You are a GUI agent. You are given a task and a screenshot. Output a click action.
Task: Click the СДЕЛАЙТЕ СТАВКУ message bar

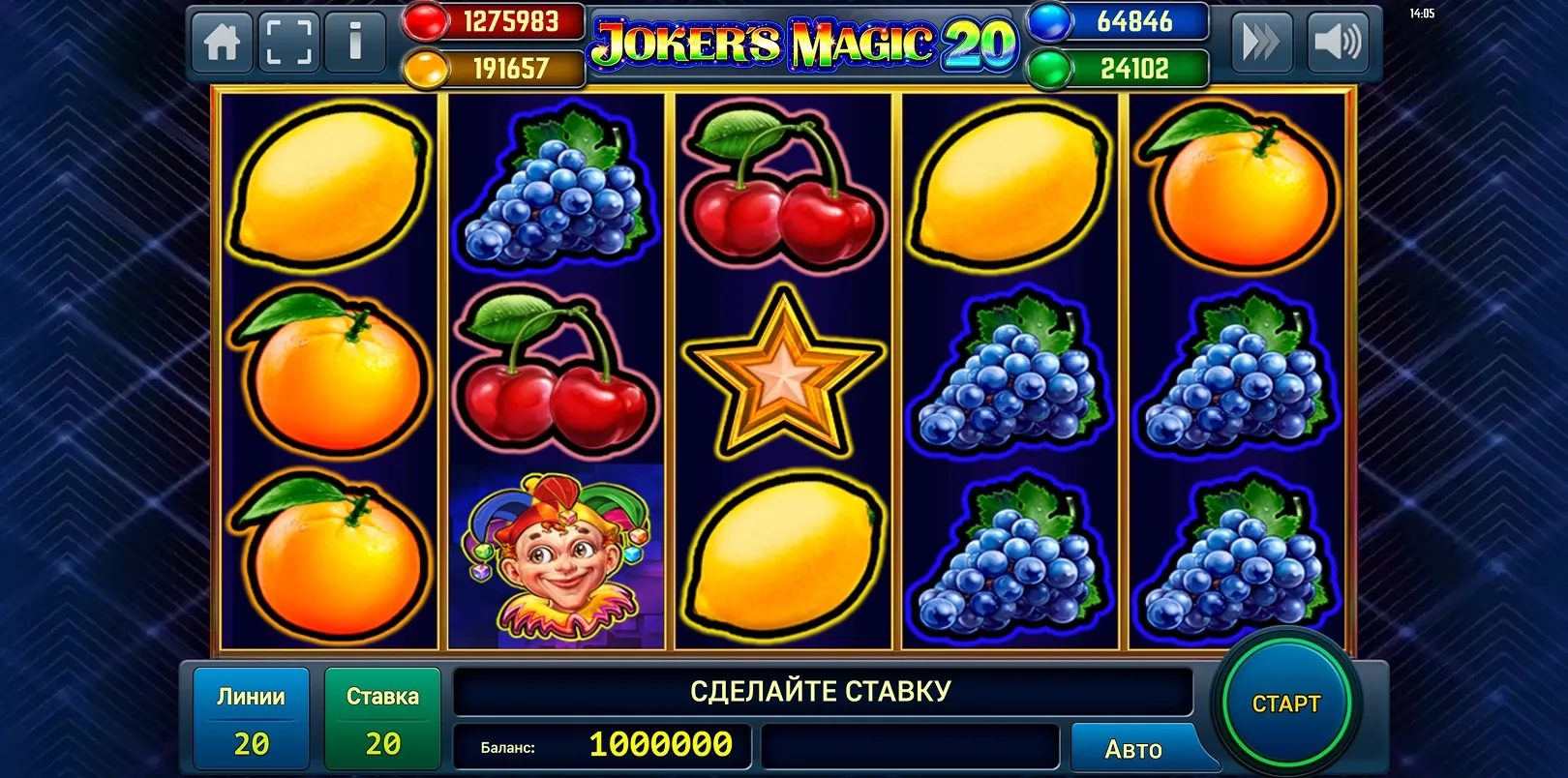click(x=821, y=691)
